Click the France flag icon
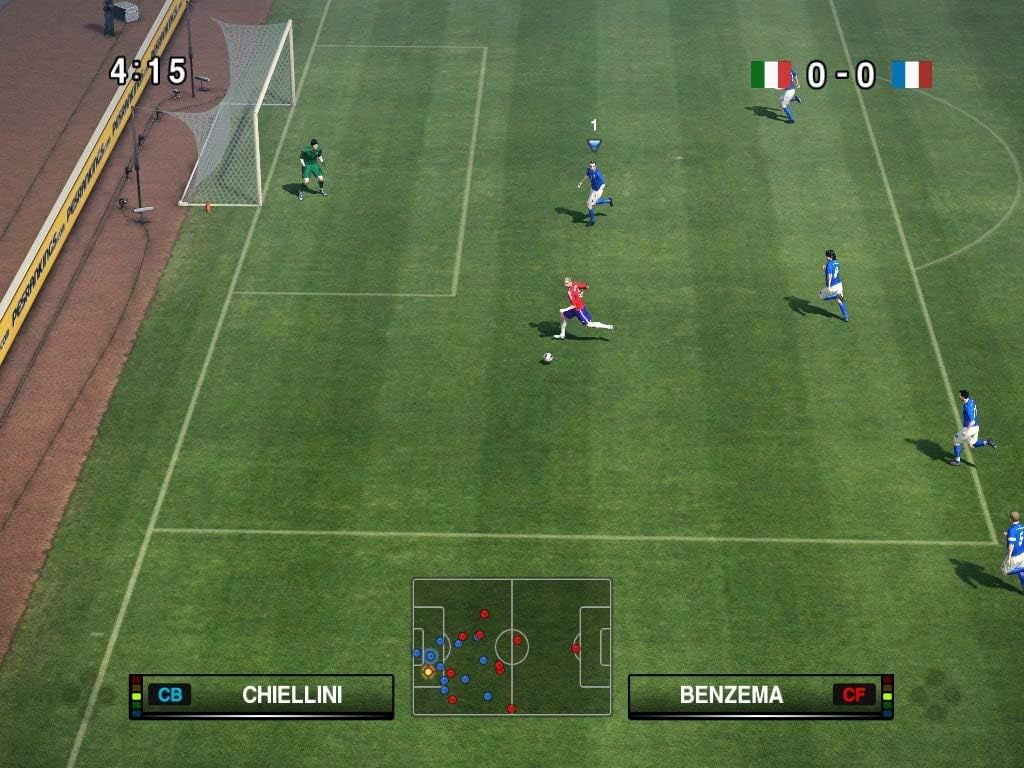The image size is (1024, 768). coord(911,75)
